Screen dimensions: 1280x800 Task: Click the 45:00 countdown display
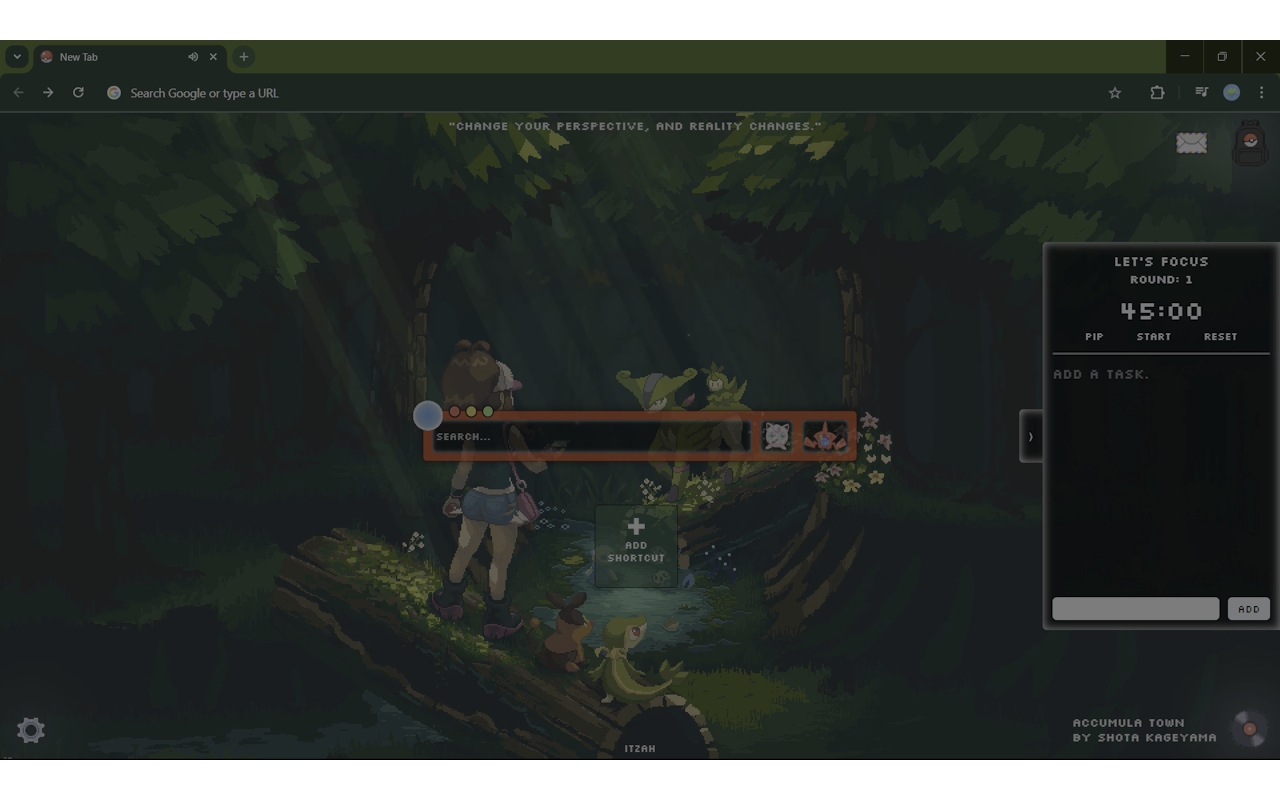point(1160,311)
